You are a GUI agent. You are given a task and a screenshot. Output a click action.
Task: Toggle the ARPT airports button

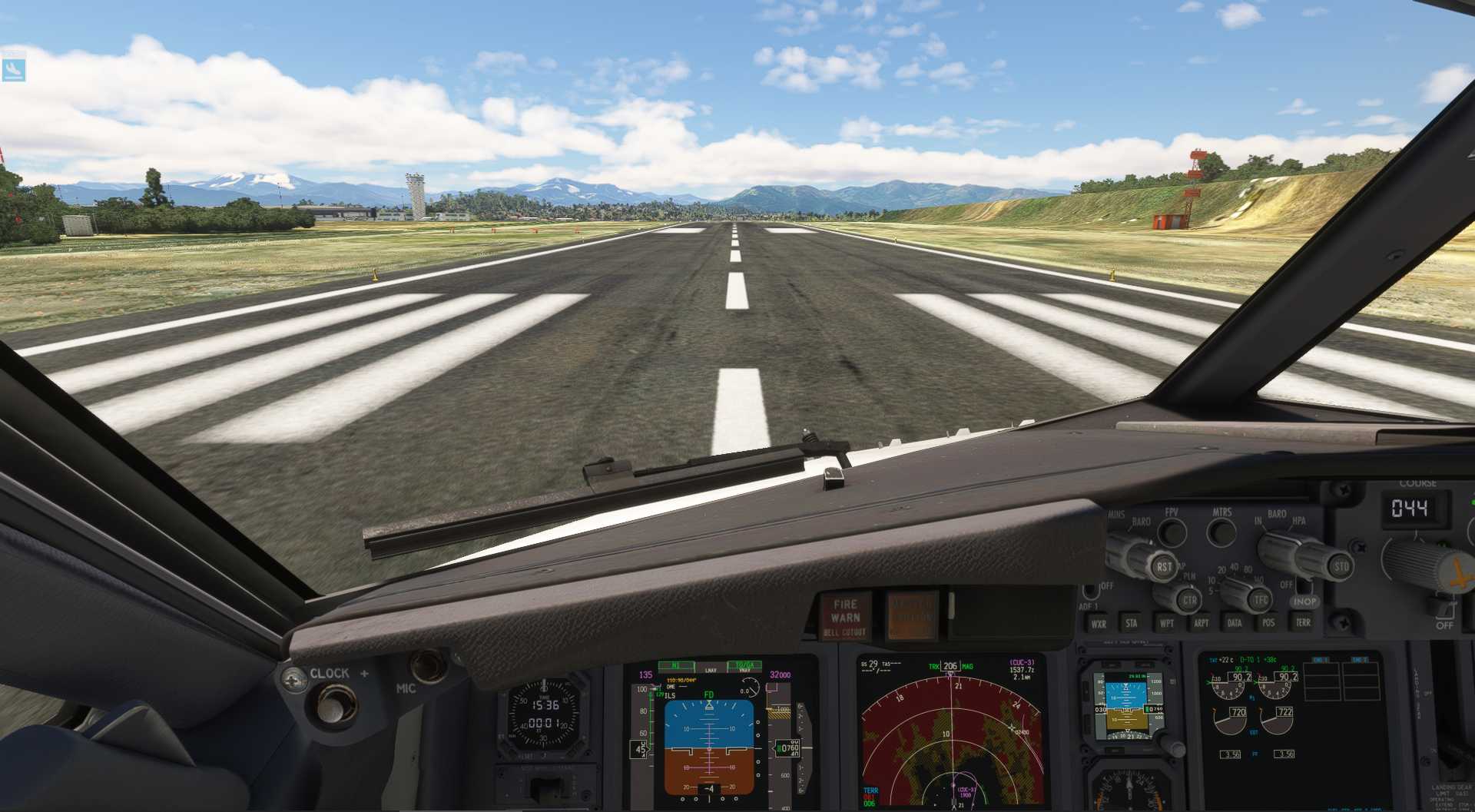pyautogui.click(x=1201, y=623)
